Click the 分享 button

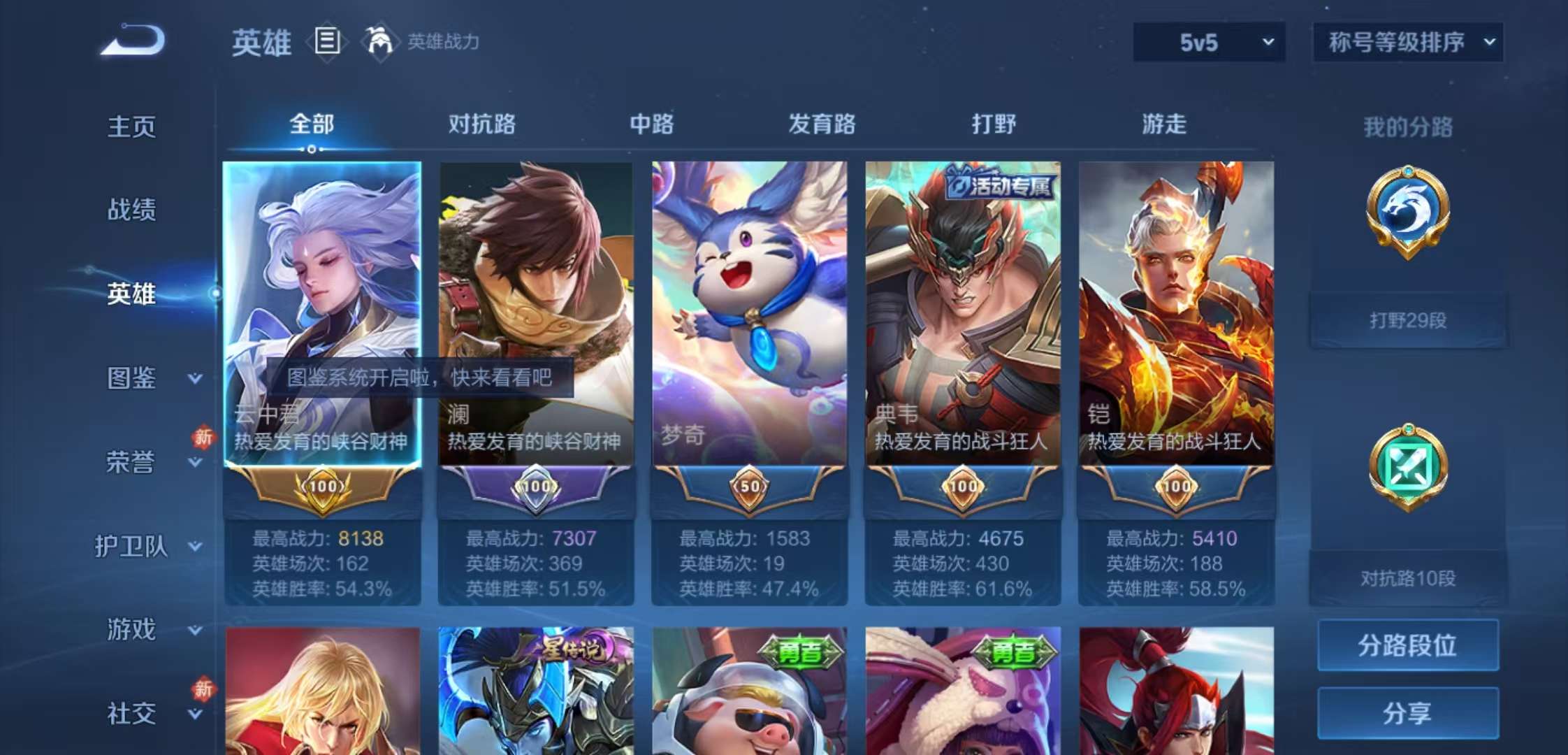(1407, 714)
